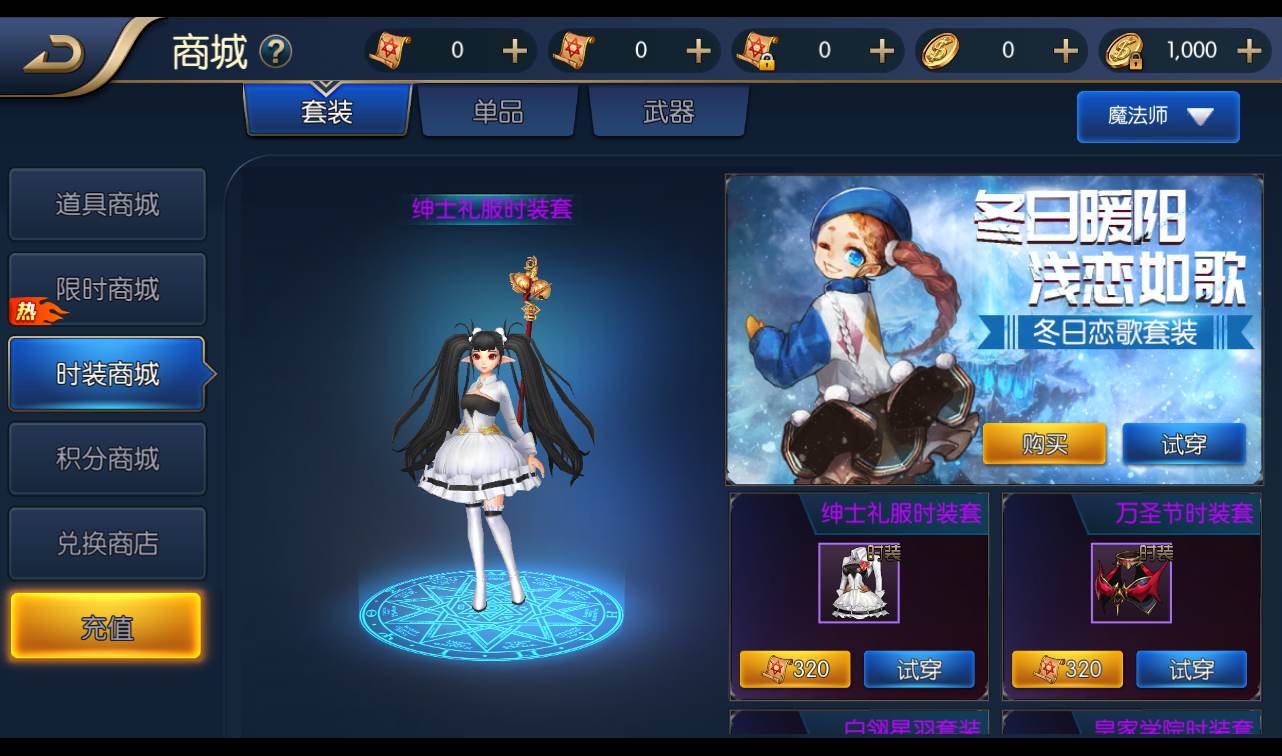
Task: Switch to the 单品 tab
Action: tap(497, 112)
